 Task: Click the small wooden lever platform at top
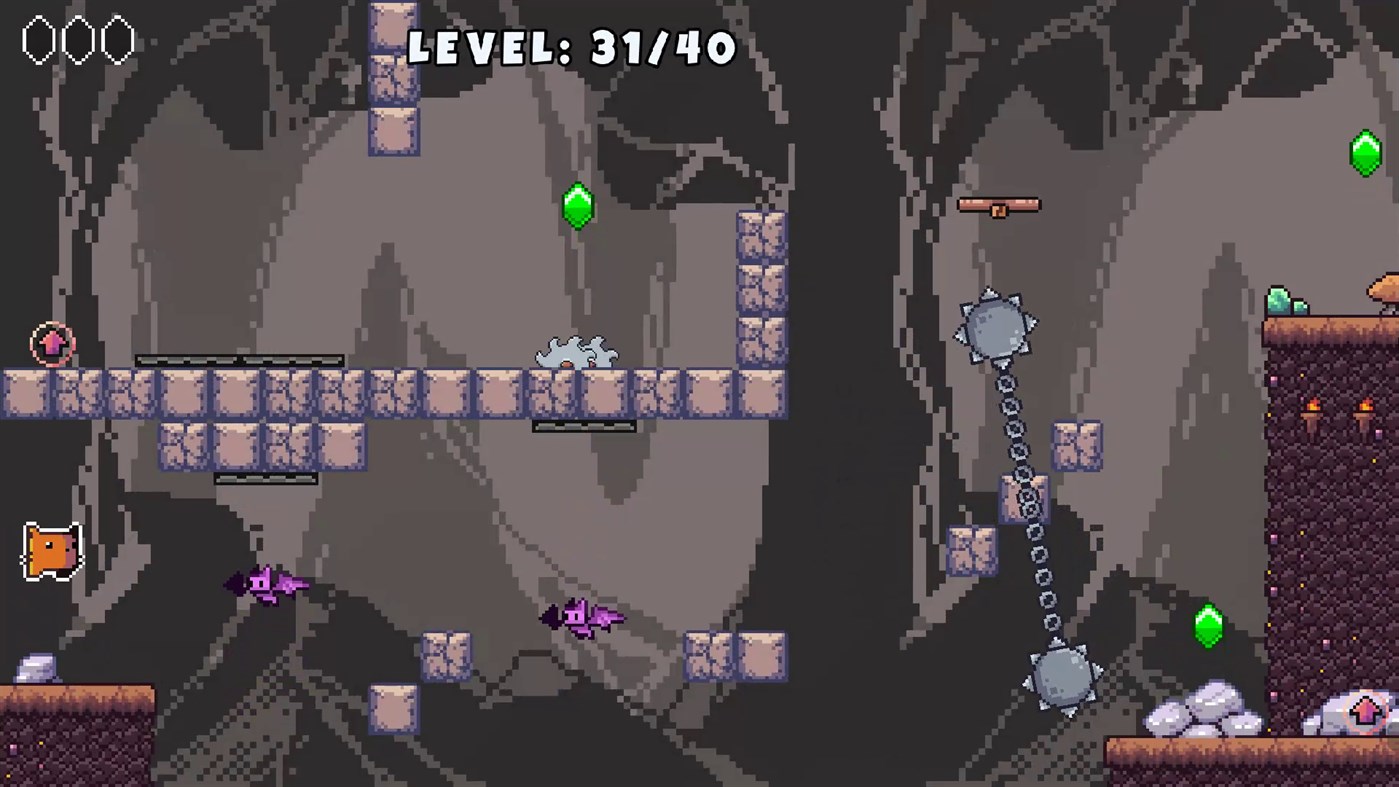999,205
